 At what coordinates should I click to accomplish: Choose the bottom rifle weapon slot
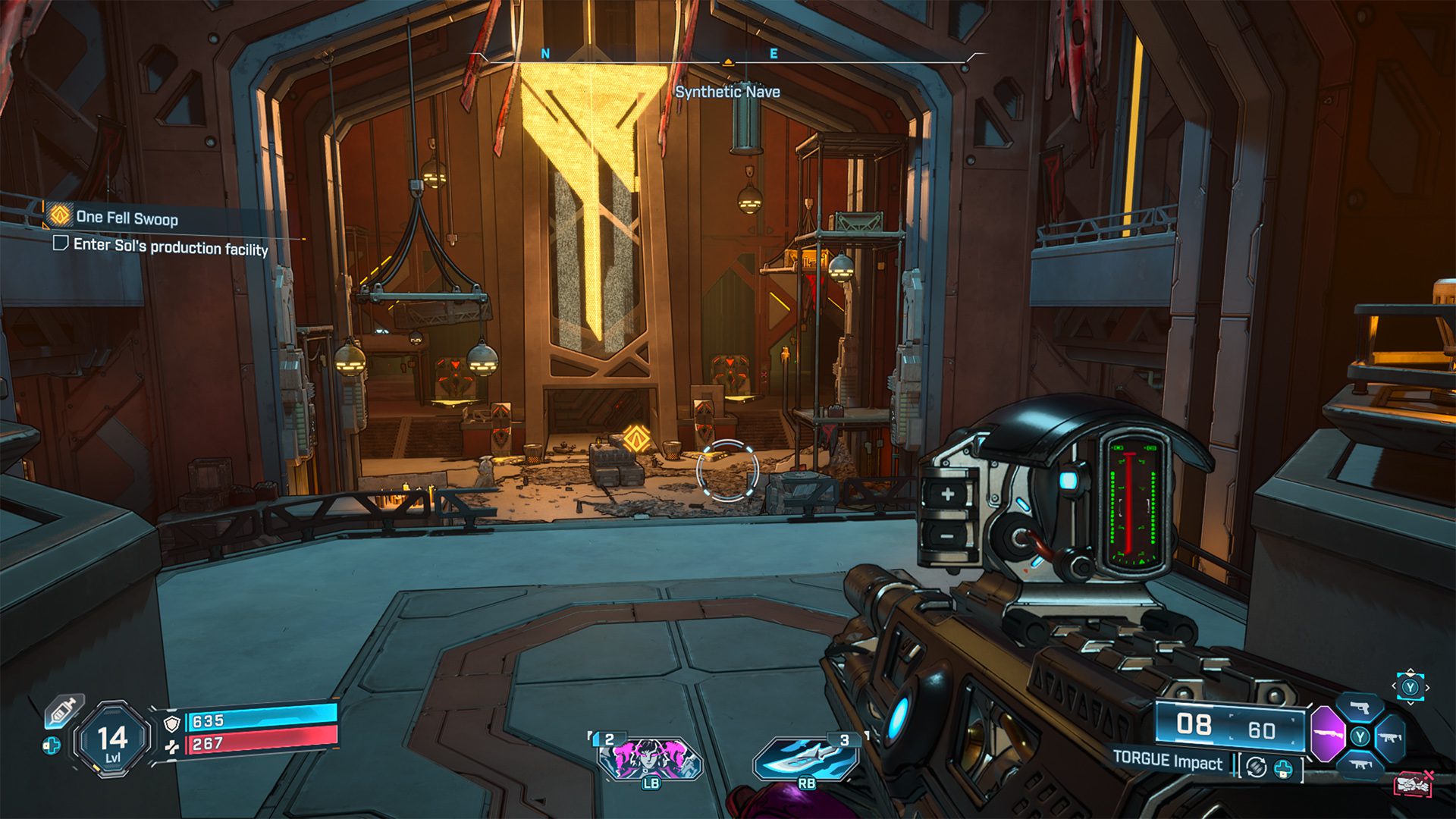1360,764
